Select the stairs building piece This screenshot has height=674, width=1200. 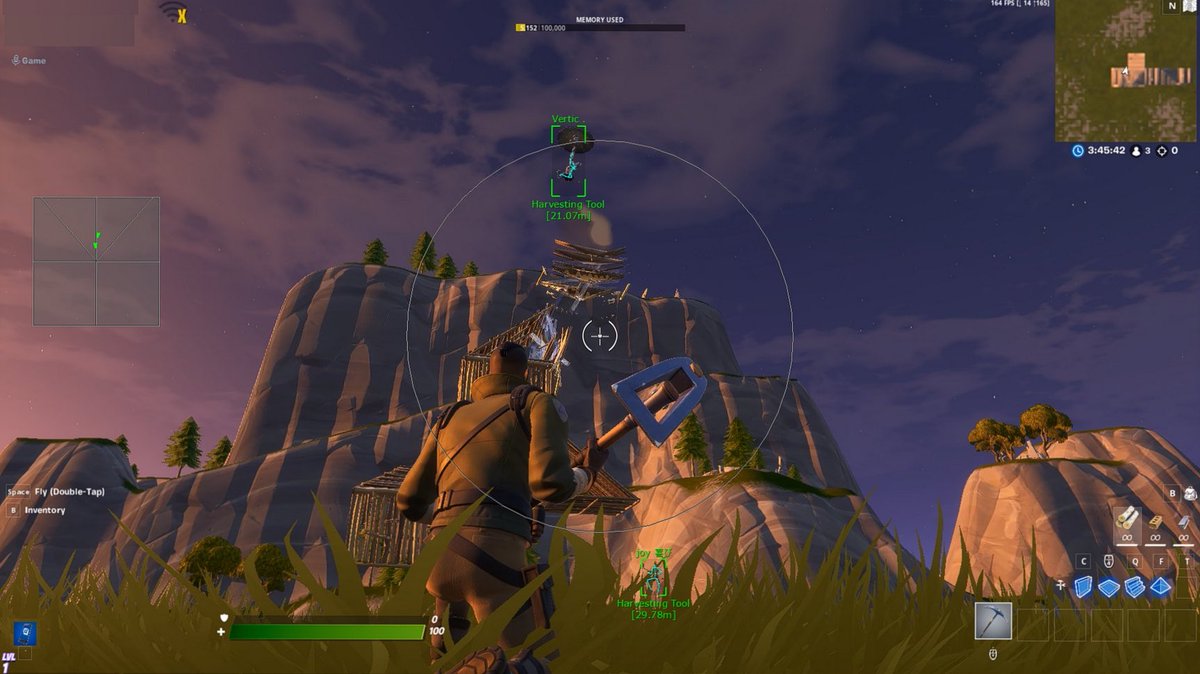point(1135,587)
